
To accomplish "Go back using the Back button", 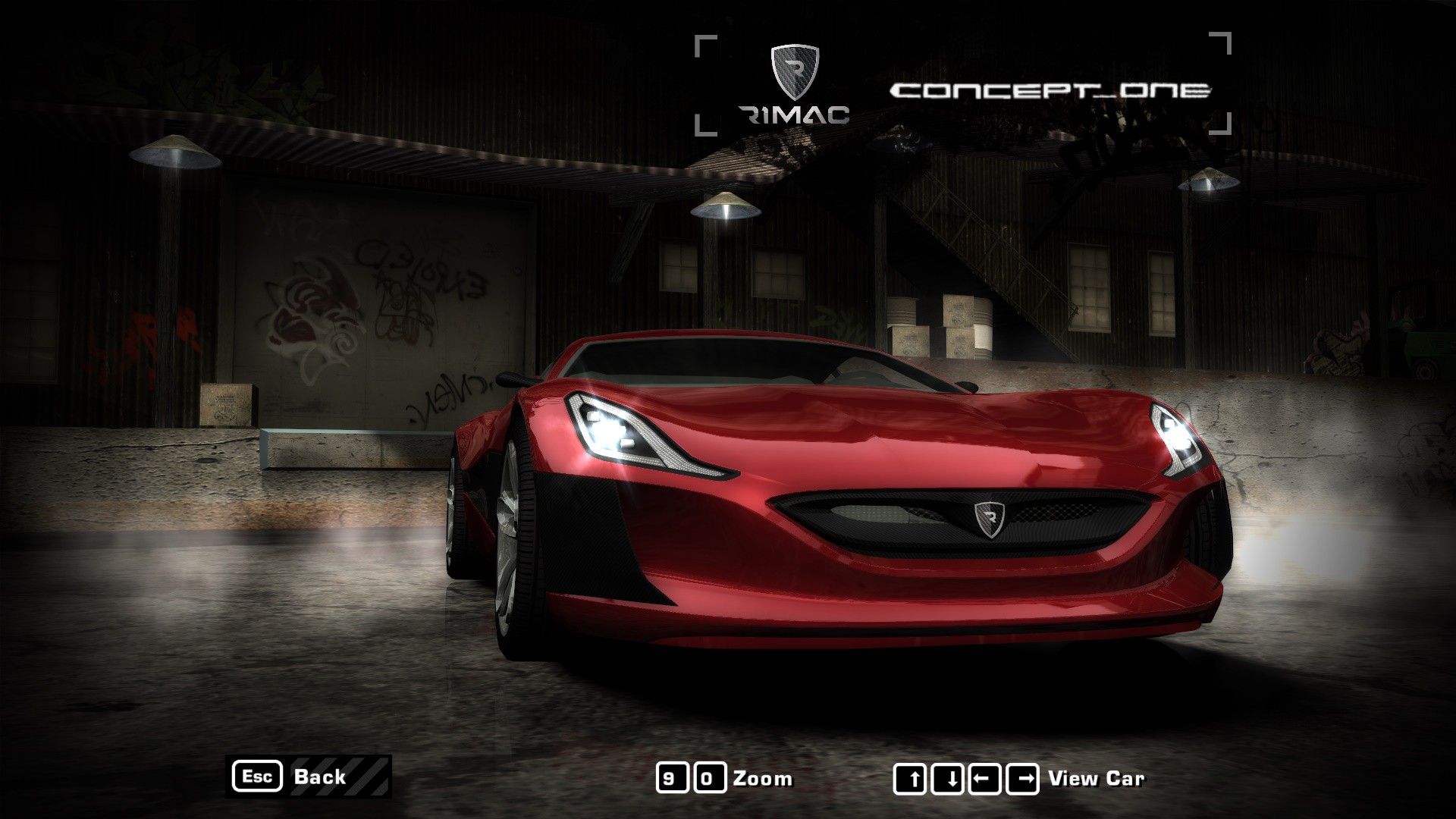I will click(x=308, y=777).
